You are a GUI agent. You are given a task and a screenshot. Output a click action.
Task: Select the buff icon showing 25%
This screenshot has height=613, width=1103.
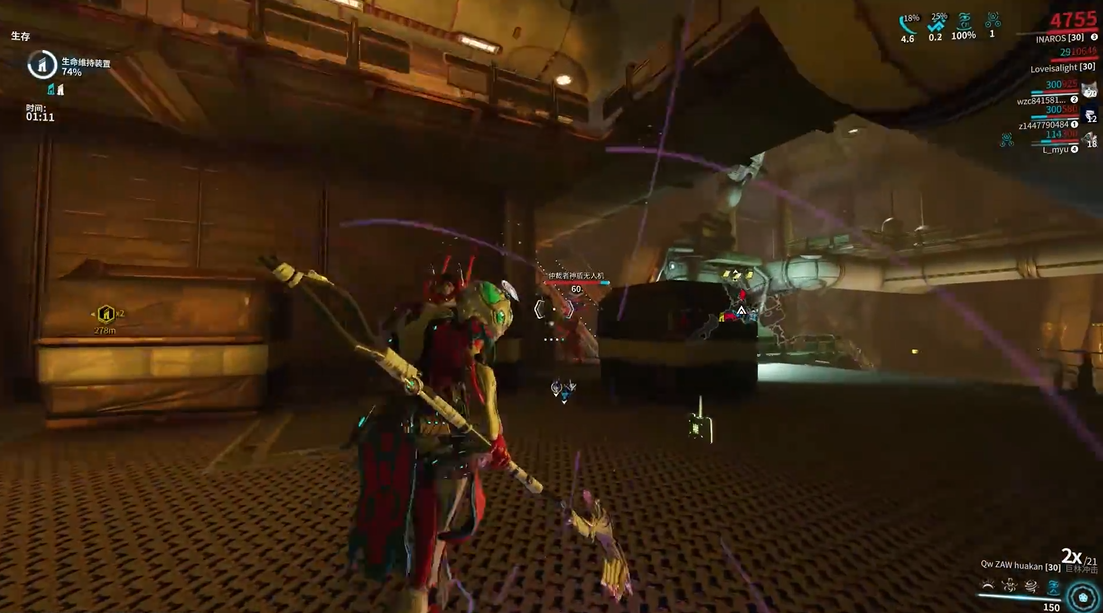coord(936,23)
